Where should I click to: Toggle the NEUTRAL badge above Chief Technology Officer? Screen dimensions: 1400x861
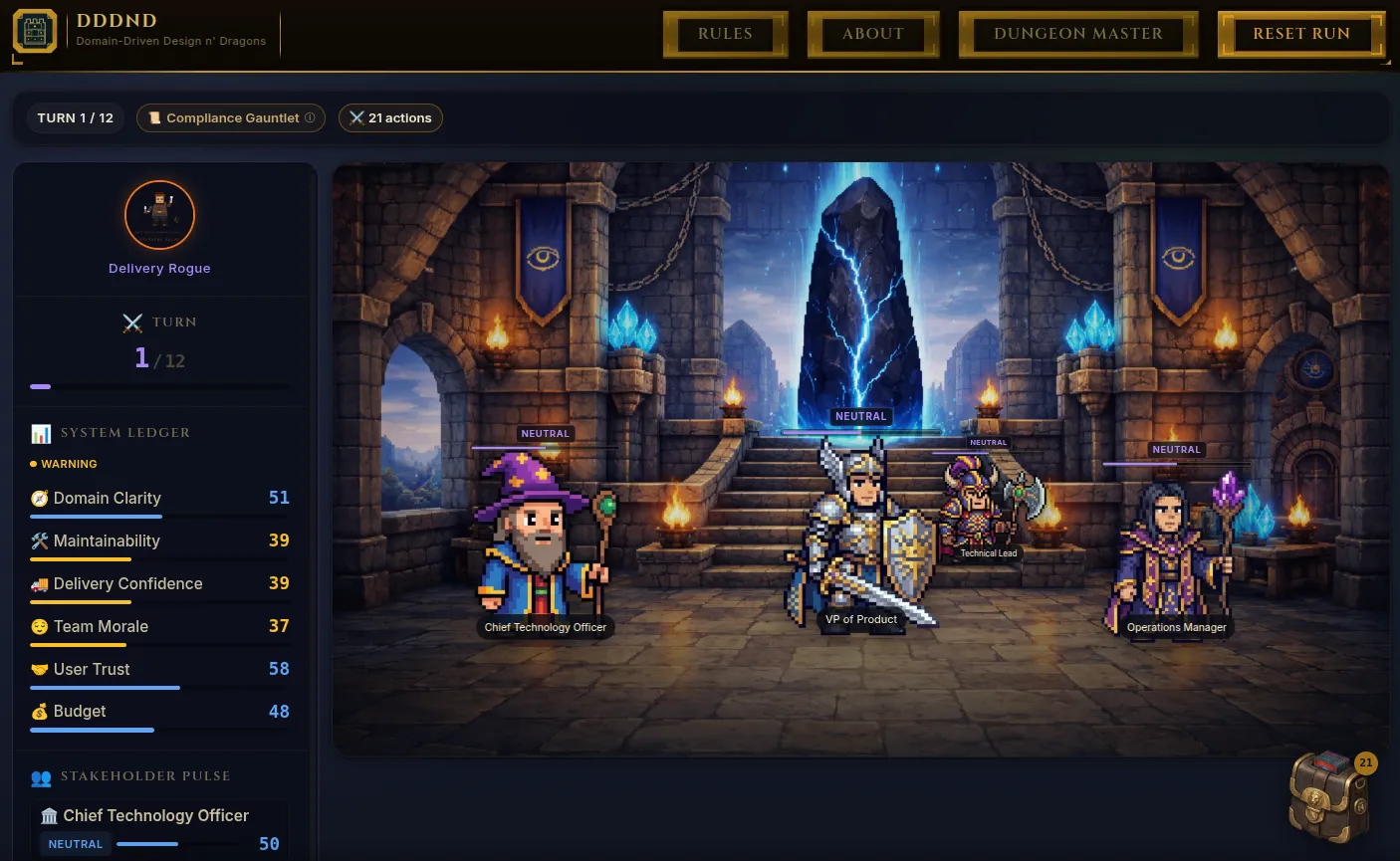click(545, 433)
